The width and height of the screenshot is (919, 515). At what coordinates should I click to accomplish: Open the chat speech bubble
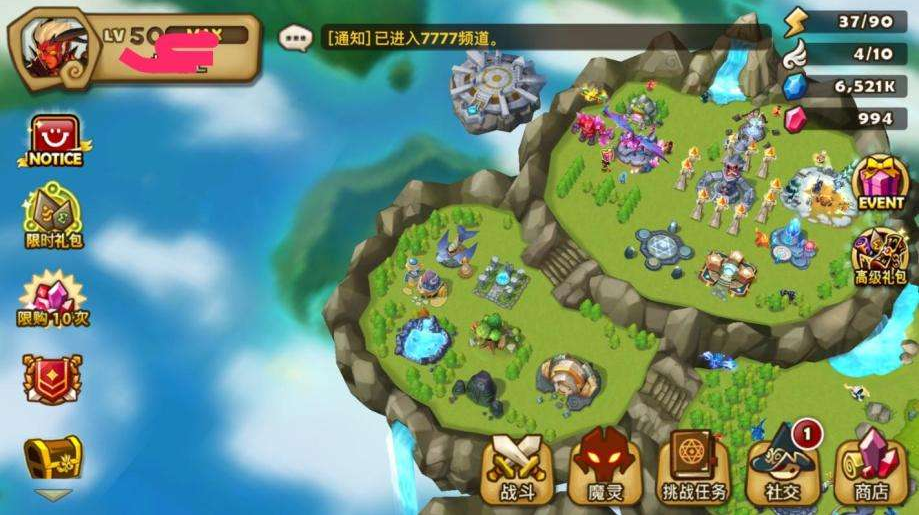click(x=295, y=39)
